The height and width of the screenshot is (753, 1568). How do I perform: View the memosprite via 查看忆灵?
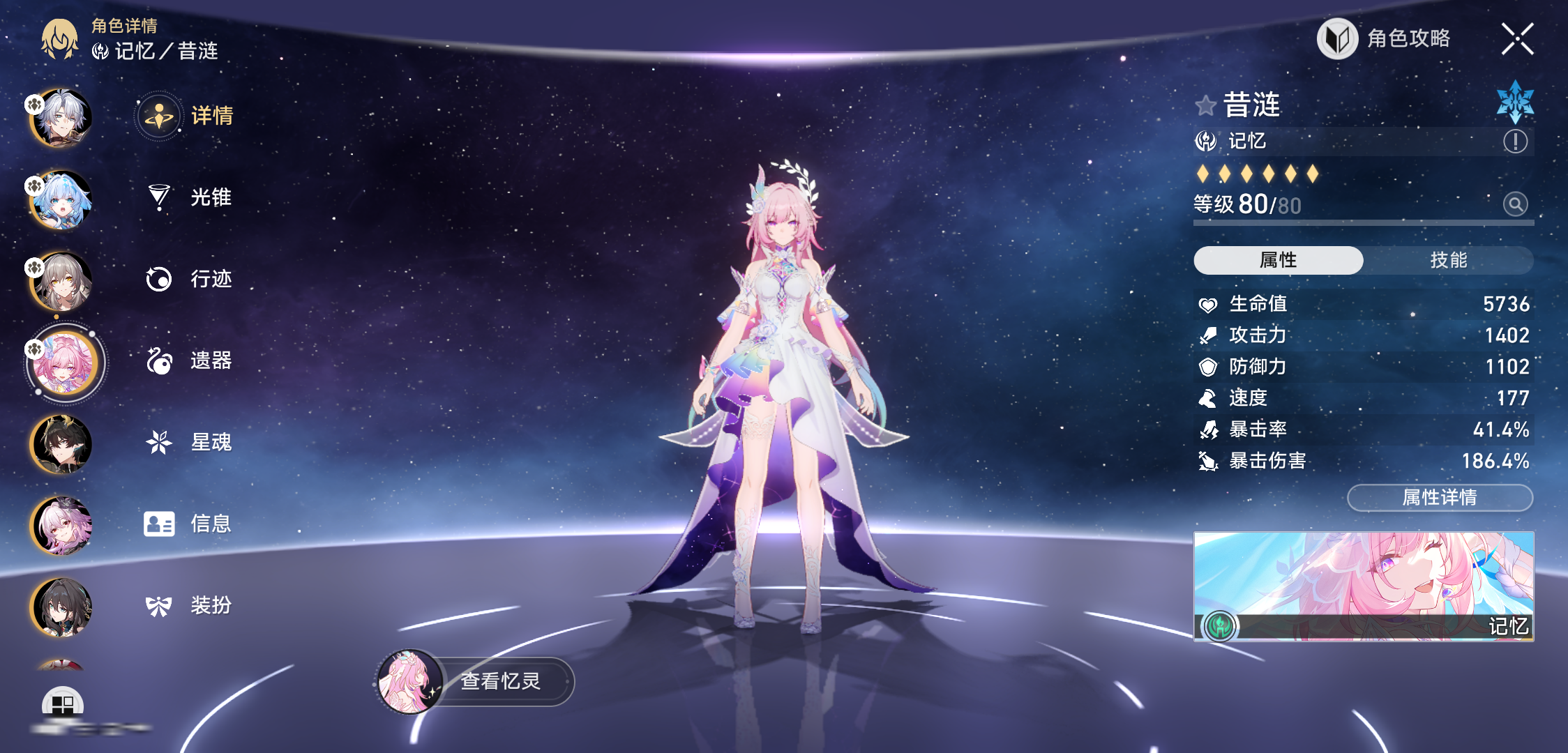point(476,681)
